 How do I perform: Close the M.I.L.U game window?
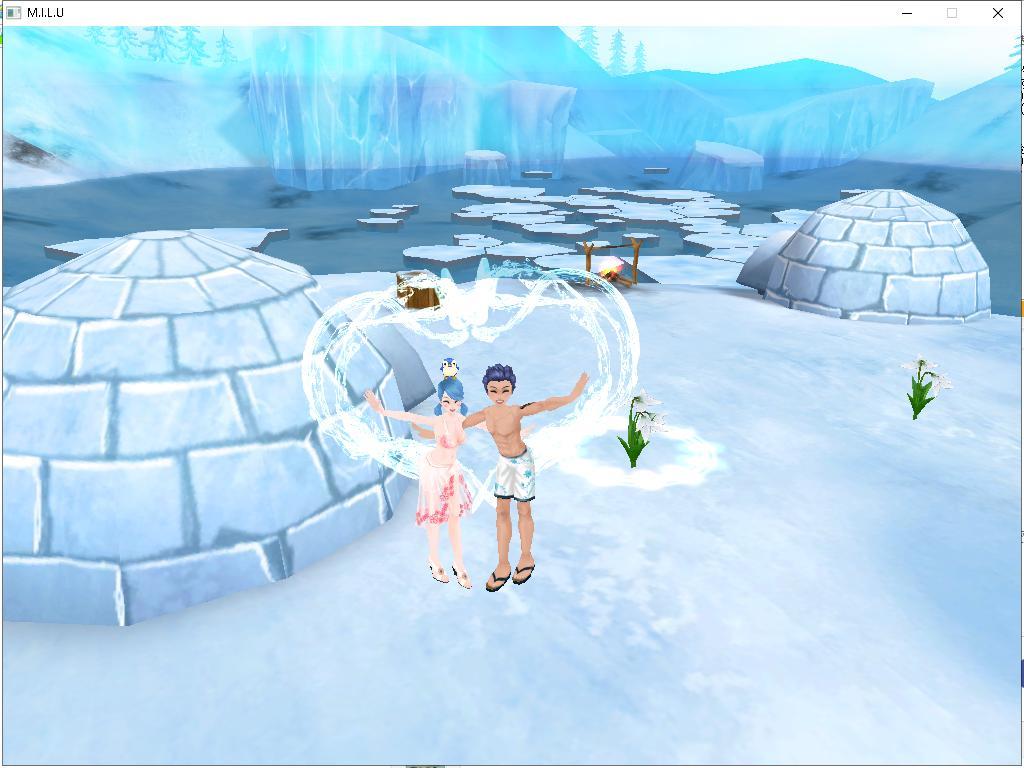[x=997, y=13]
